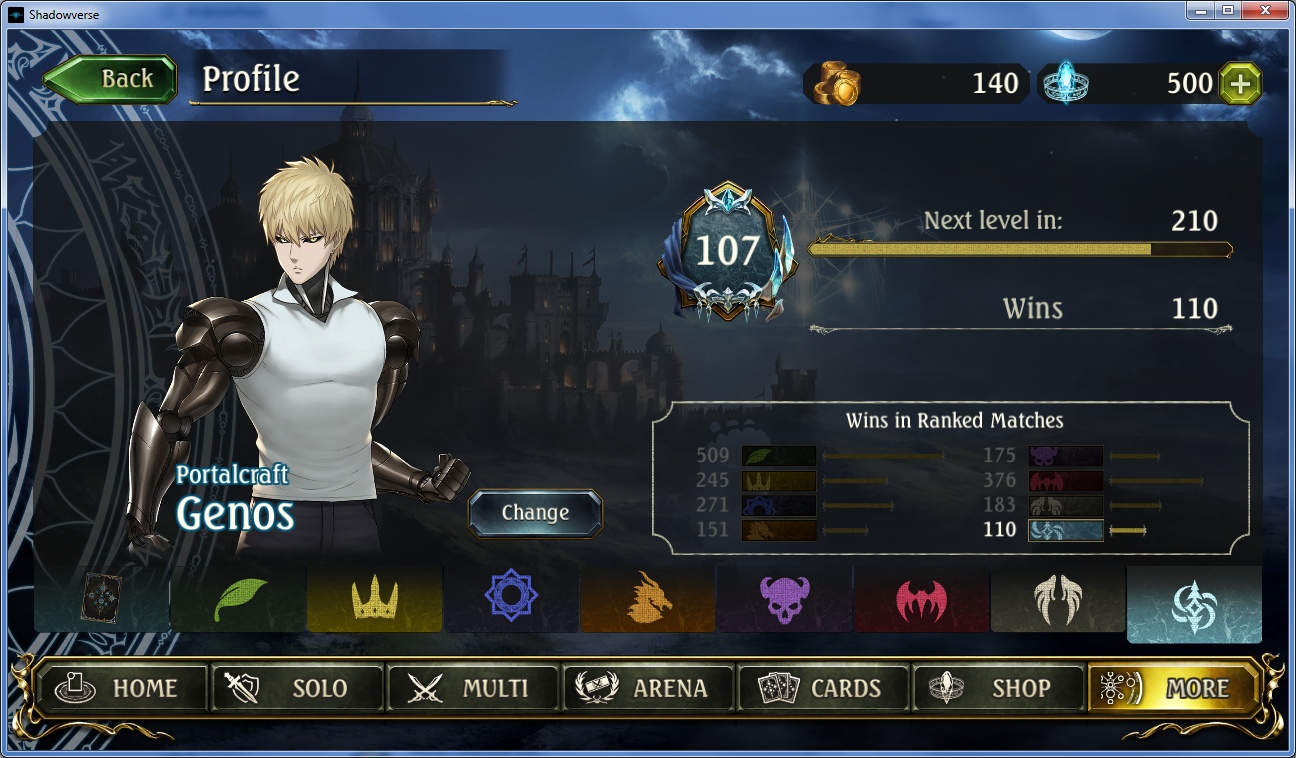Image resolution: width=1296 pixels, height=758 pixels.
Task: Select the red bat Bloodcraft tab
Action: tap(921, 600)
